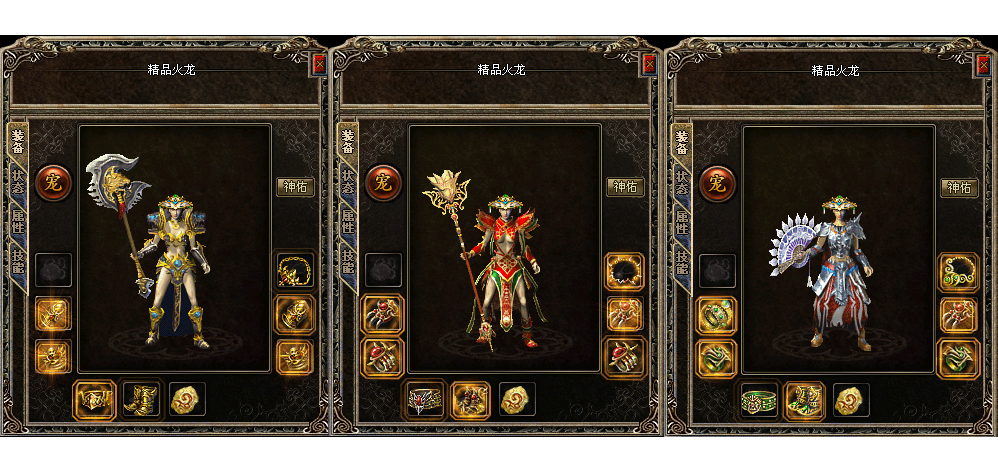Image resolution: width=998 pixels, height=470 pixels.
Task: Open the 技能 tab on the fan character panel
Action: [682, 262]
